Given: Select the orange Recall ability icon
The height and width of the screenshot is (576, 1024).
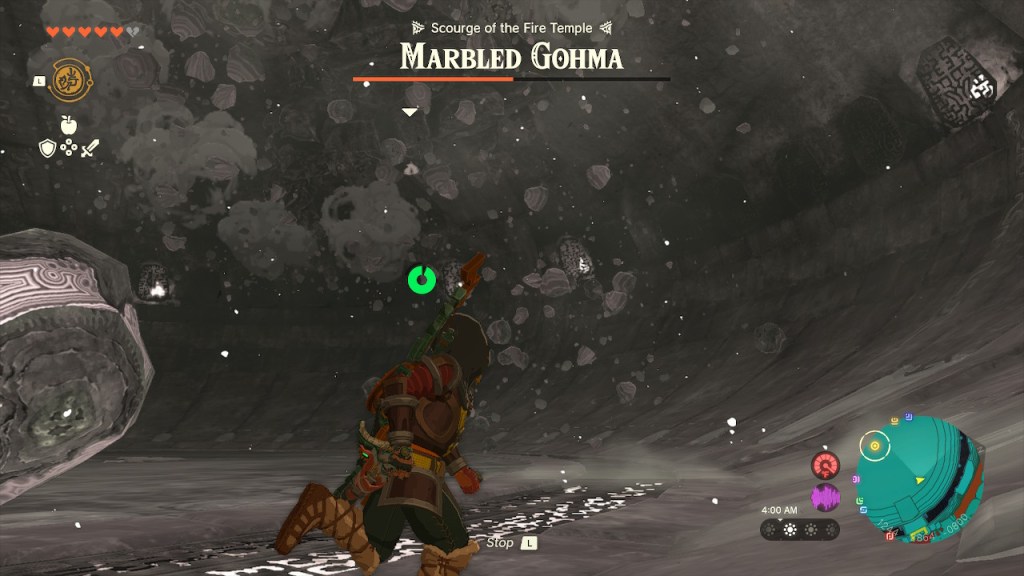Looking at the screenshot, I should point(68,79).
